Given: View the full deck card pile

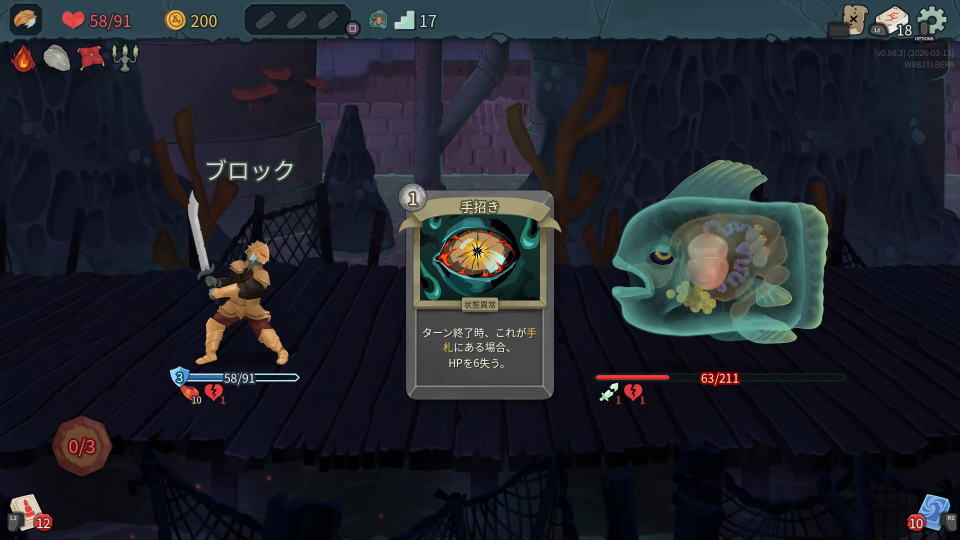Looking at the screenshot, I should point(891,21).
